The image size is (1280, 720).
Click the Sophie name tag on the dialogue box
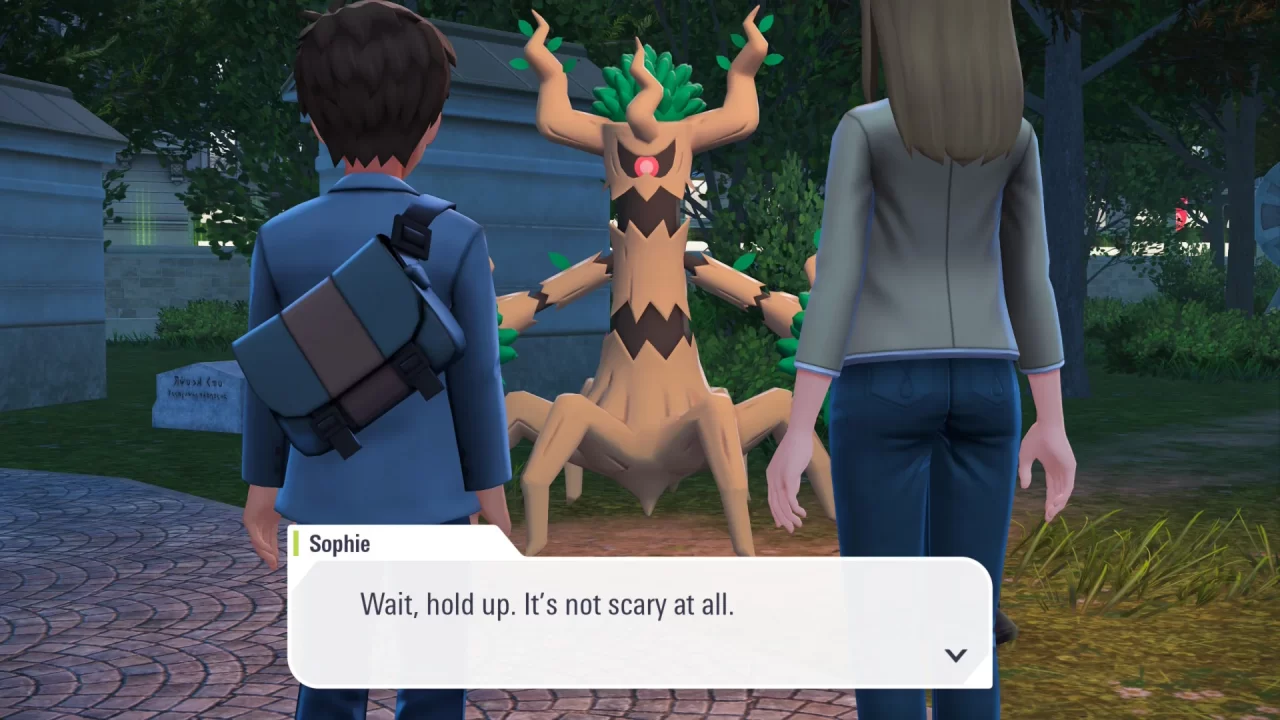pyautogui.click(x=341, y=544)
